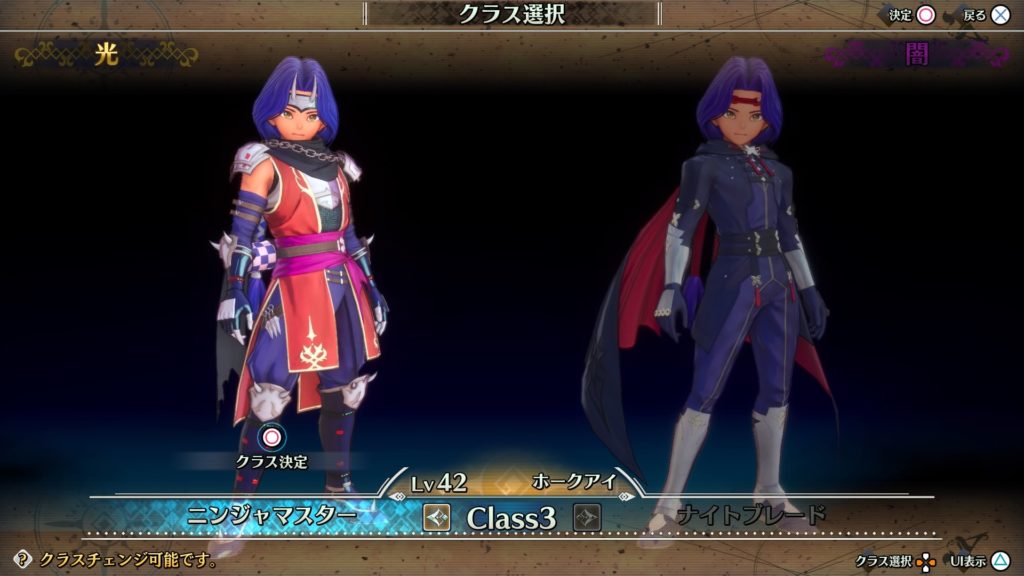
Task: Choose the ニンジャマスター light class
Action: click(272, 516)
